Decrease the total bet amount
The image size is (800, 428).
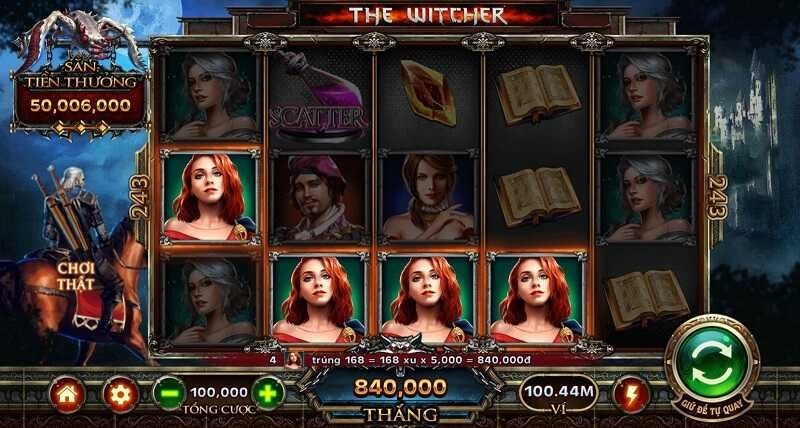click(169, 394)
